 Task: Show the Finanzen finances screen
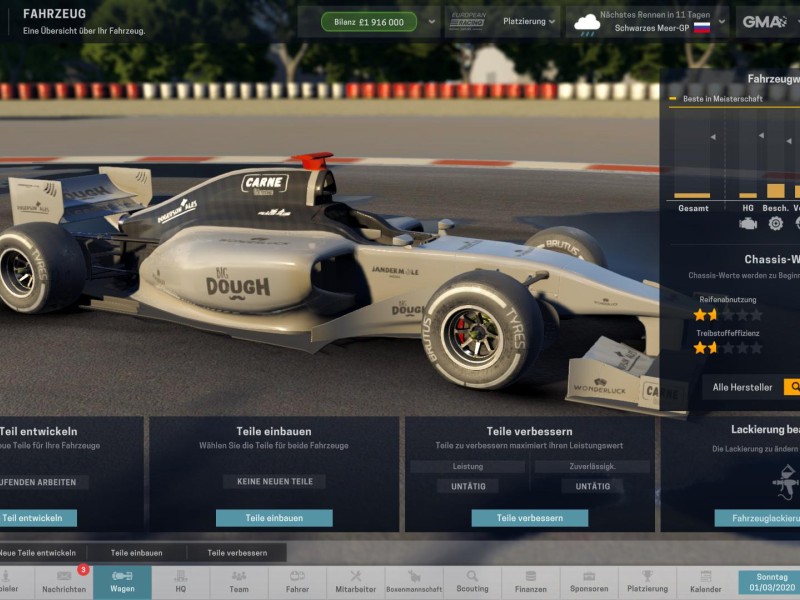tap(530, 583)
